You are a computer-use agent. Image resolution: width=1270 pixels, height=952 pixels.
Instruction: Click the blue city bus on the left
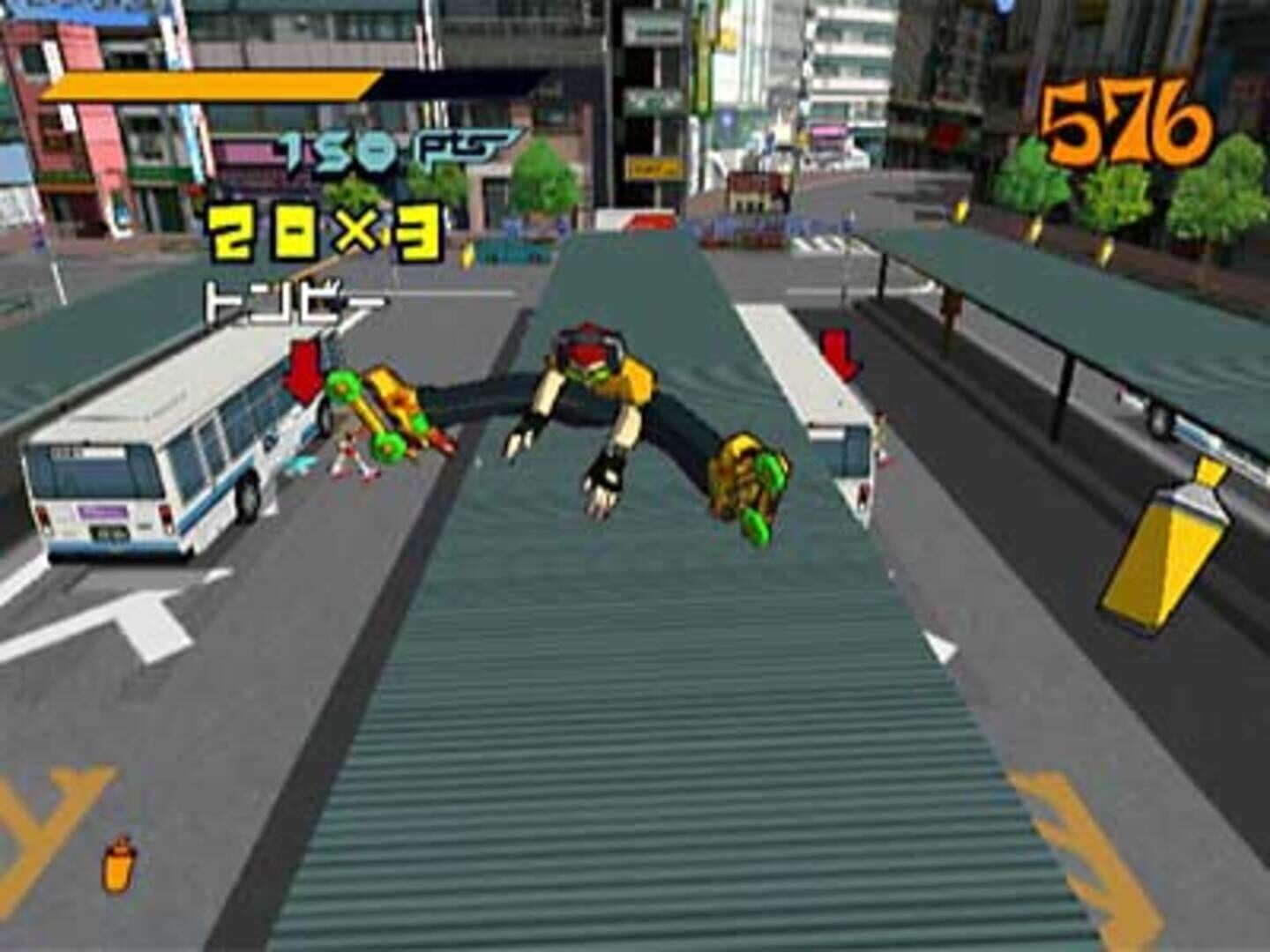(x=159, y=458)
